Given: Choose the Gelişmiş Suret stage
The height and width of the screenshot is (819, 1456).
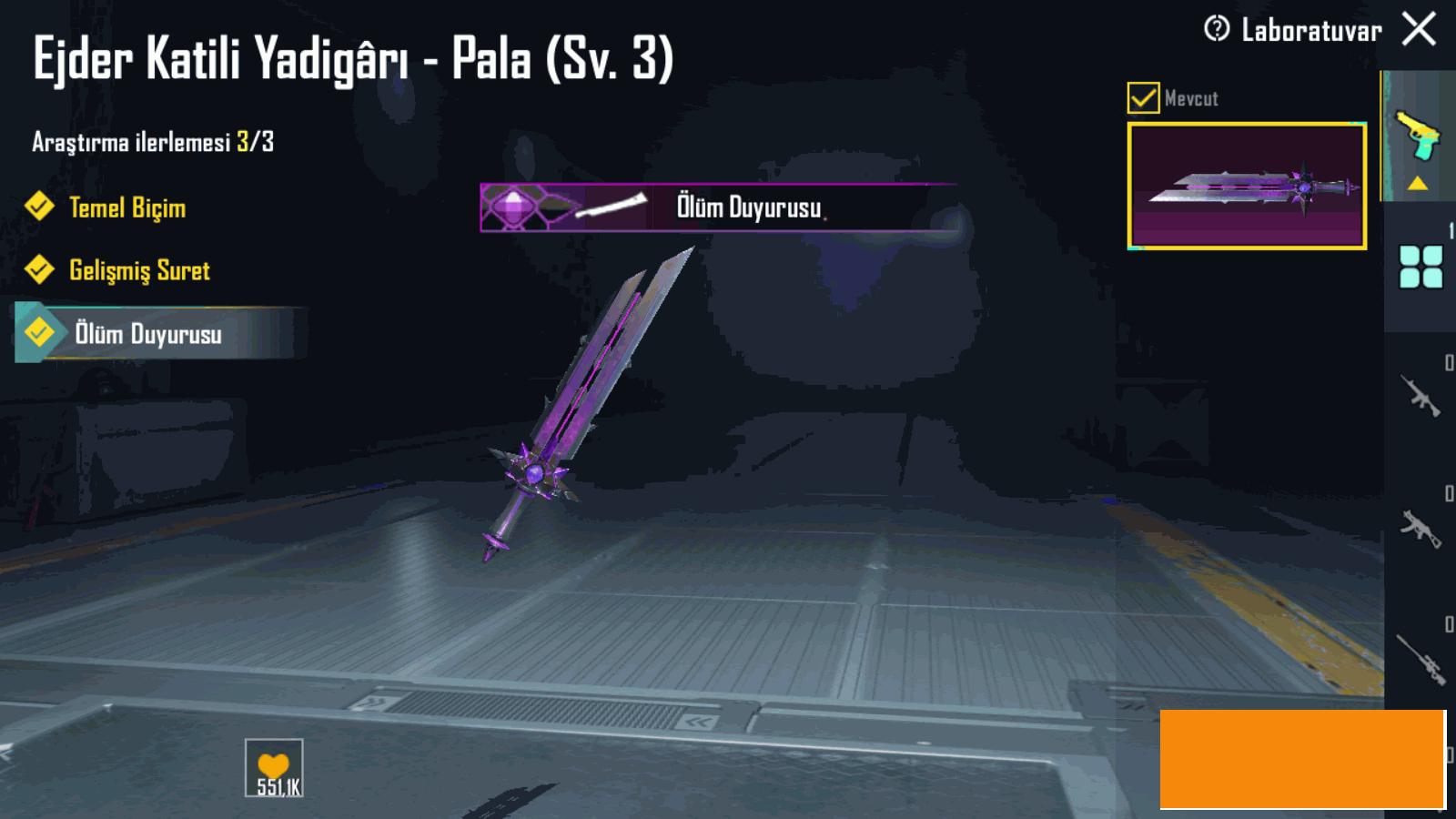Looking at the screenshot, I should pos(138,270).
